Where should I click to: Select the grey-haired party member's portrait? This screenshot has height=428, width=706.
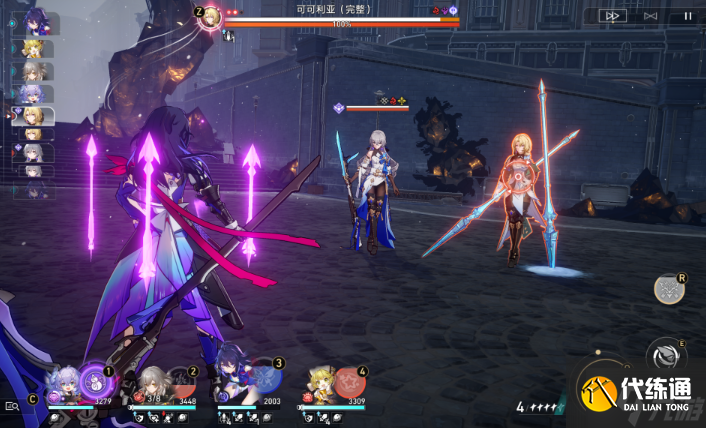(148, 383)
